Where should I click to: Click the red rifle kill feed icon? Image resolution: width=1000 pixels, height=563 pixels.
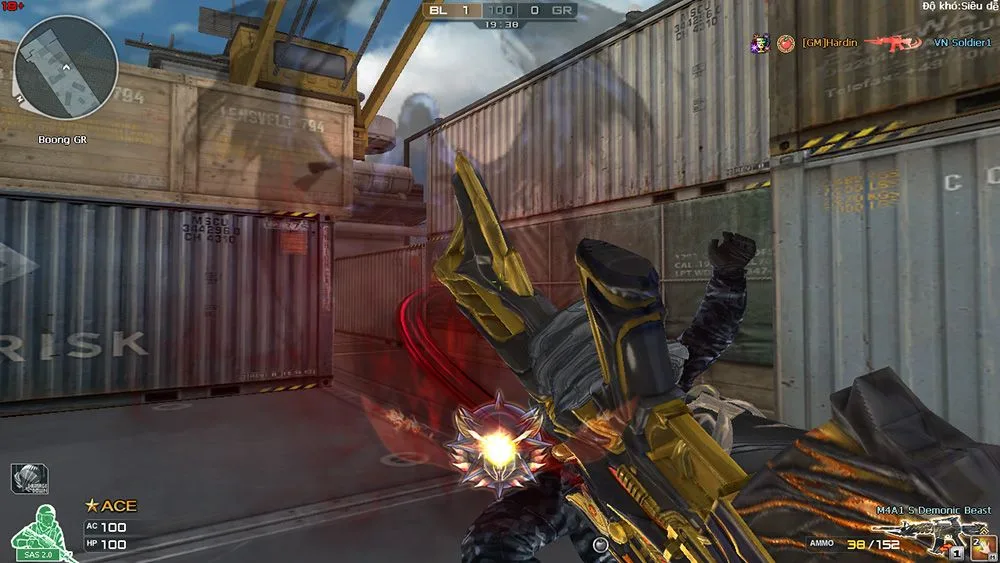click(x=893, y=43)
